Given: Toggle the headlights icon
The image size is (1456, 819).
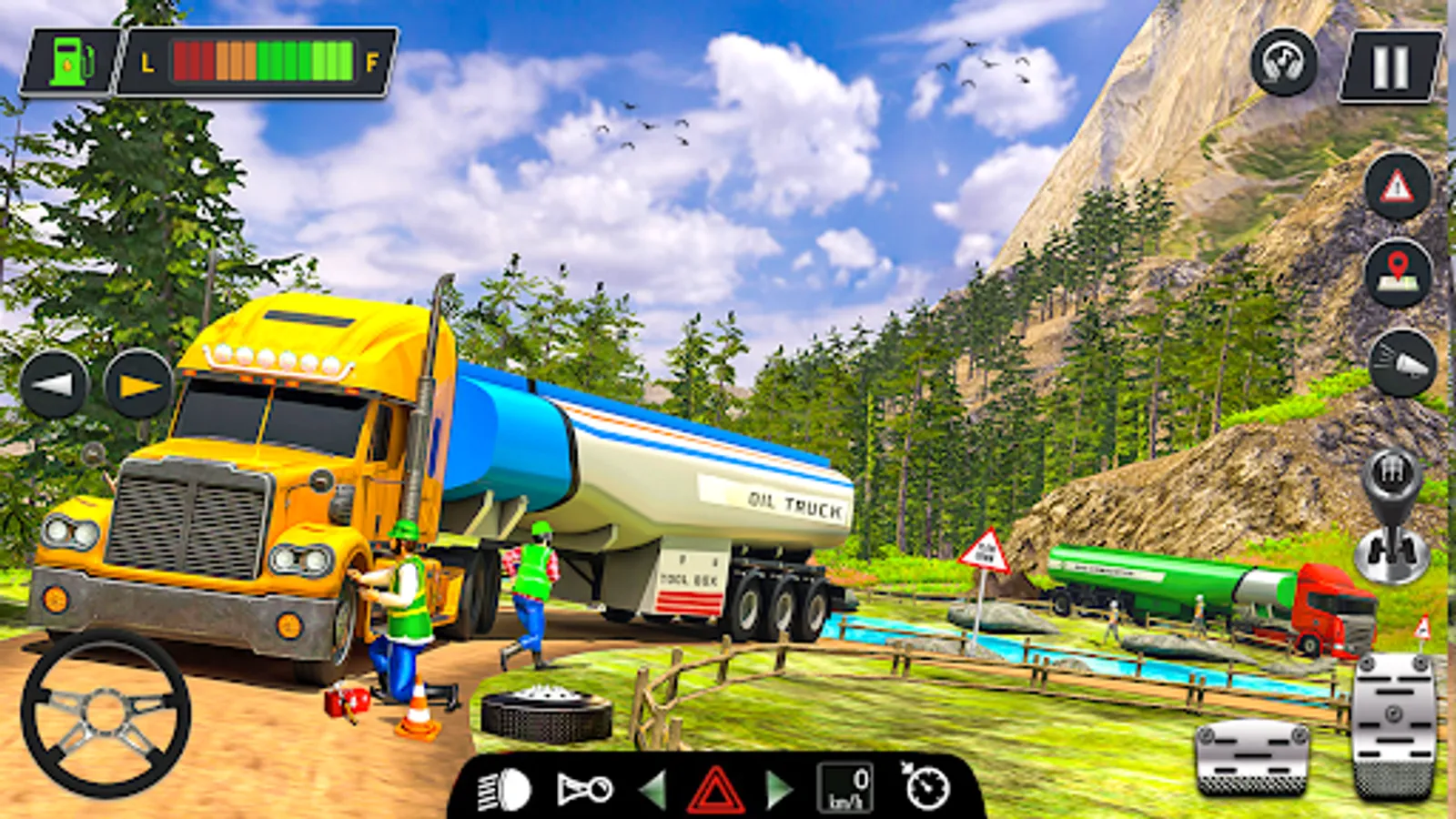Looking at the screenshot, I should click(504, 789).
